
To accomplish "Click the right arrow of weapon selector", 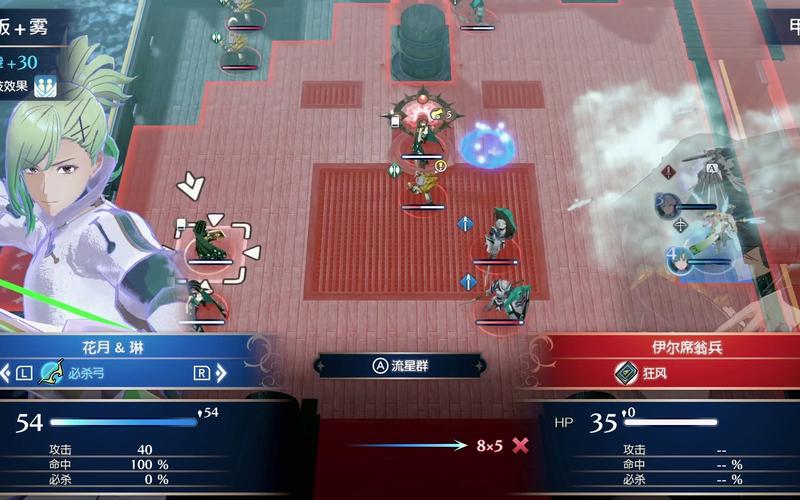I will (x=221, y=374).
